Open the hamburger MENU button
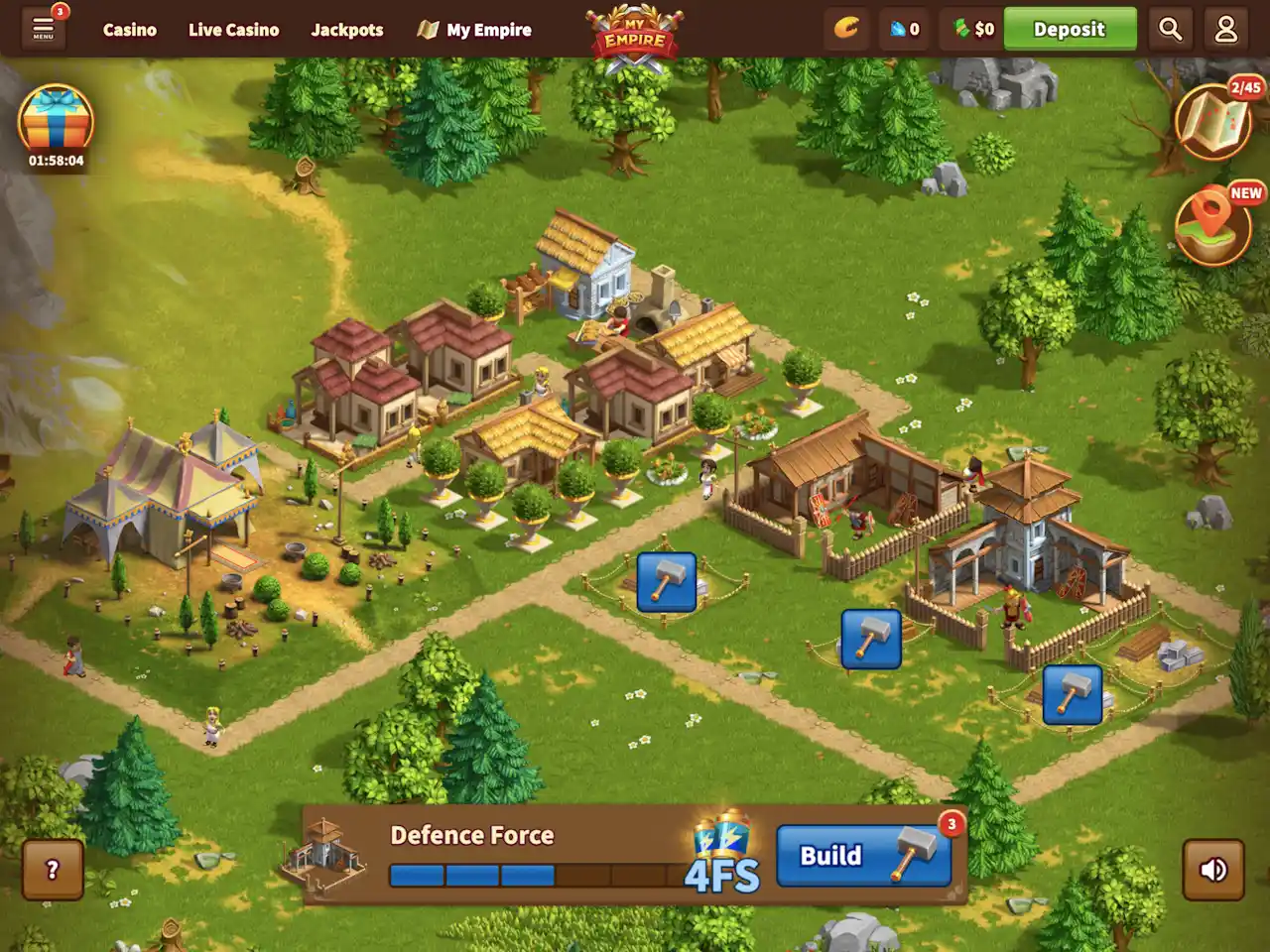The width and height of the screenshot is (1270, 952). (43, 29)
